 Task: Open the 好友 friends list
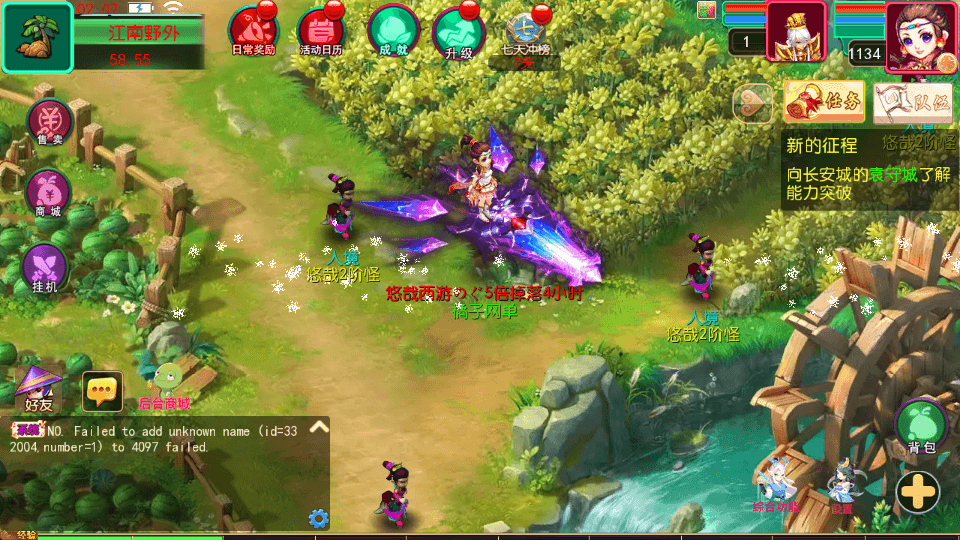tap(39, 389)
